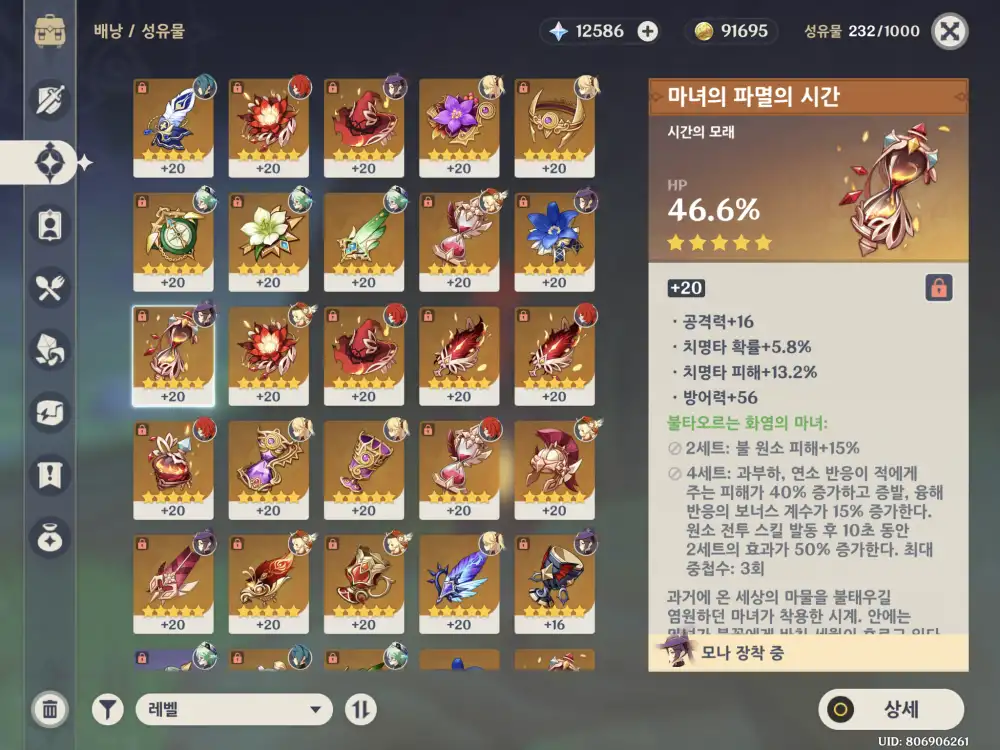This screenshot has height=750, width=1000.
Task: Open 상세 details for the selected artifact
Action: coord(890,710)
